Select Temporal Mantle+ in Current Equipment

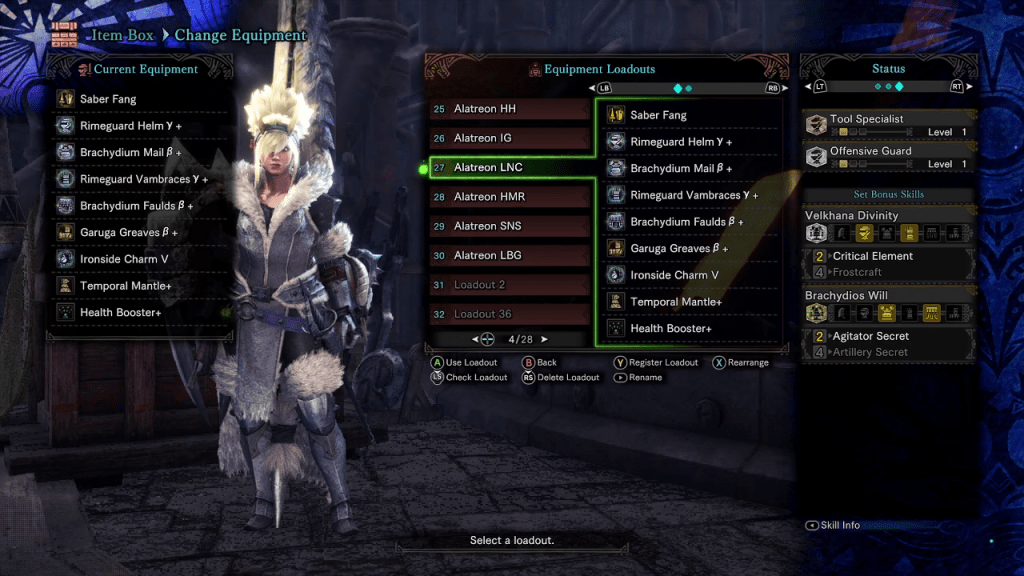tap(140, 286)
